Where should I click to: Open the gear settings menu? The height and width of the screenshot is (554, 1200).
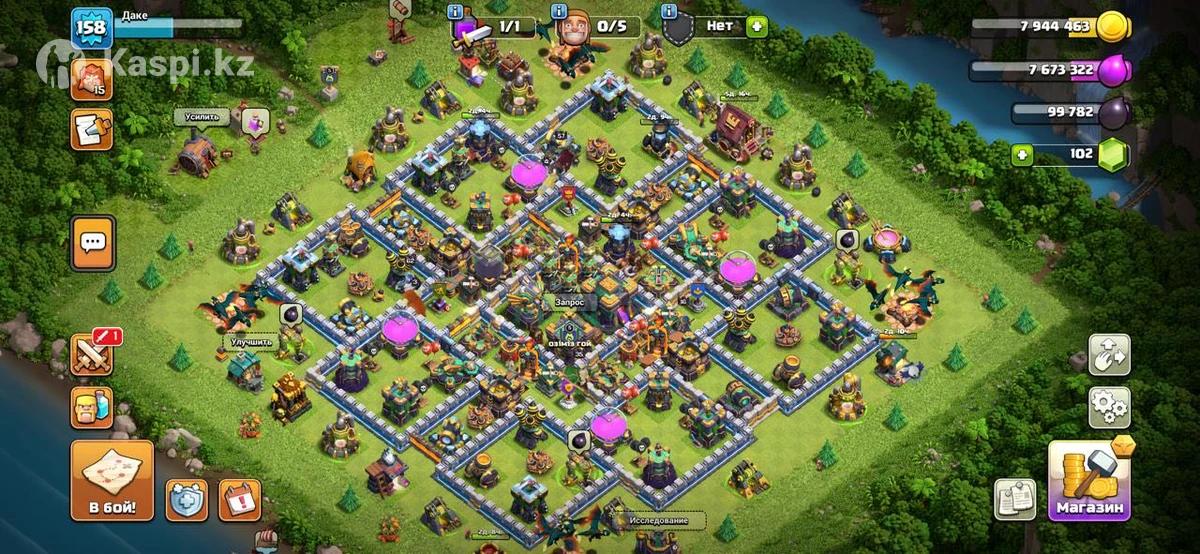(x=1109, y=408)
